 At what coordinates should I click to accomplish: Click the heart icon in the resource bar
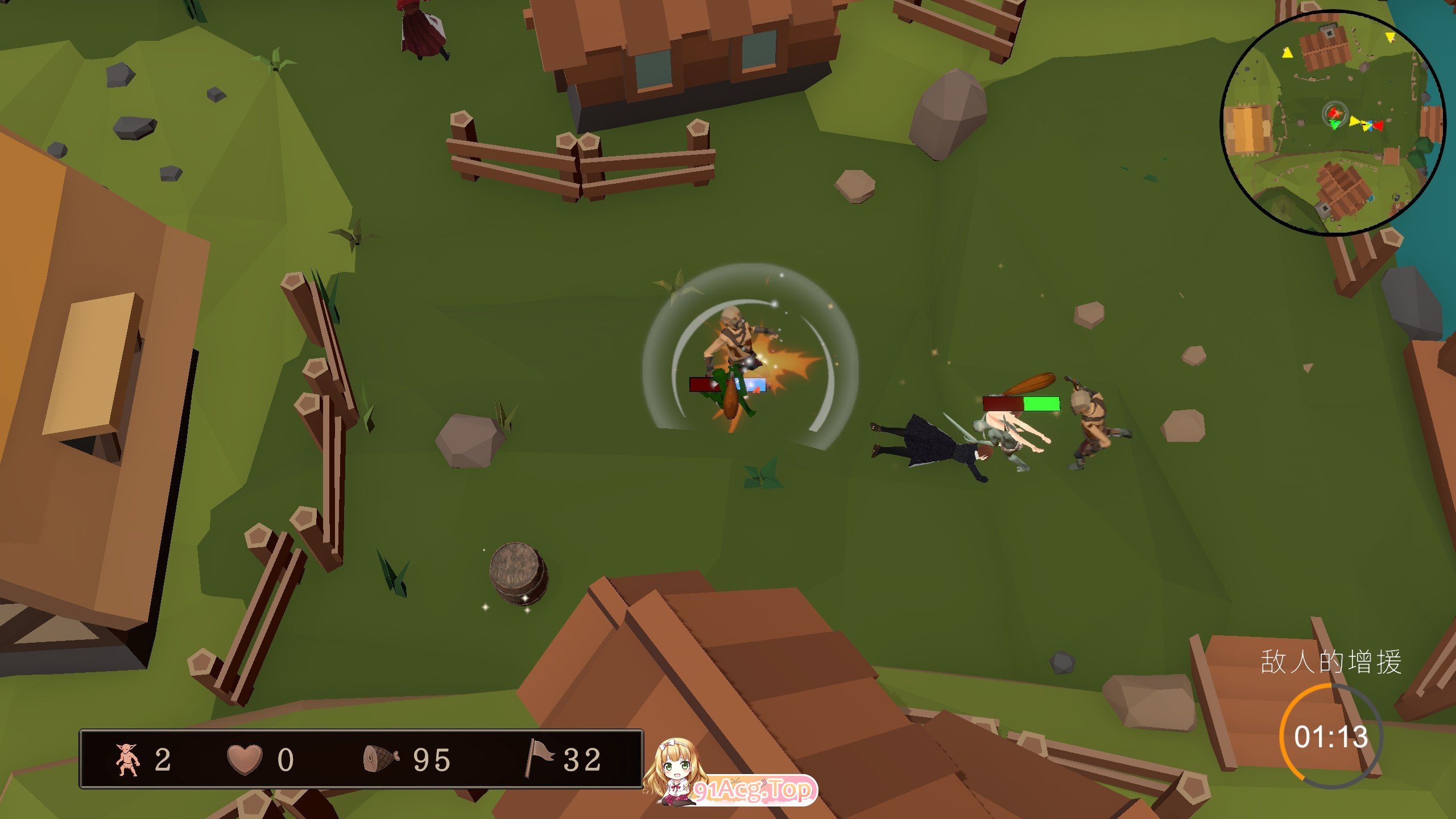(x=245, y=759)
